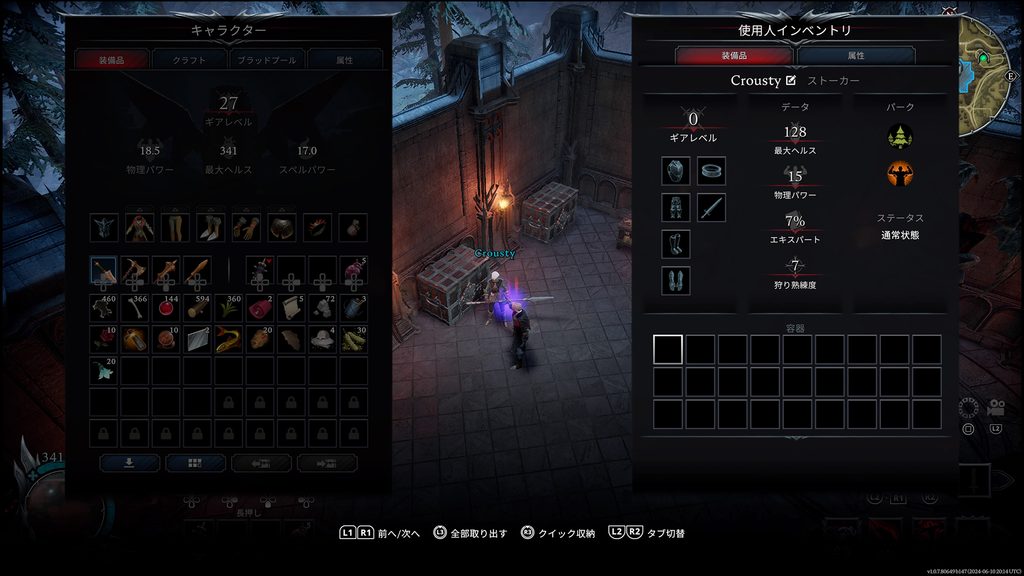Click the green forest perk icon
Image resolution: width=1024 pixels, height=576 pixels.
point(900,135)
